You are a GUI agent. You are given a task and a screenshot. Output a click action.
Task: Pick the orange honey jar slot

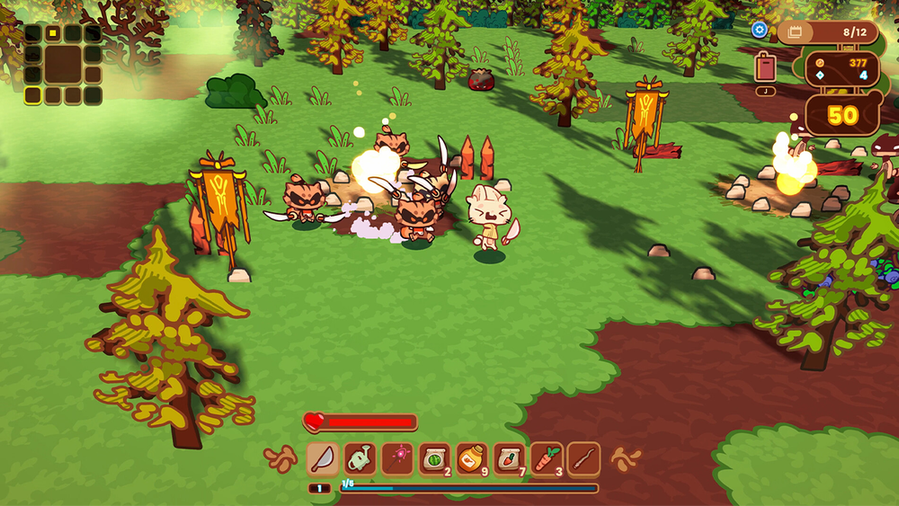(x=472, y=459)
